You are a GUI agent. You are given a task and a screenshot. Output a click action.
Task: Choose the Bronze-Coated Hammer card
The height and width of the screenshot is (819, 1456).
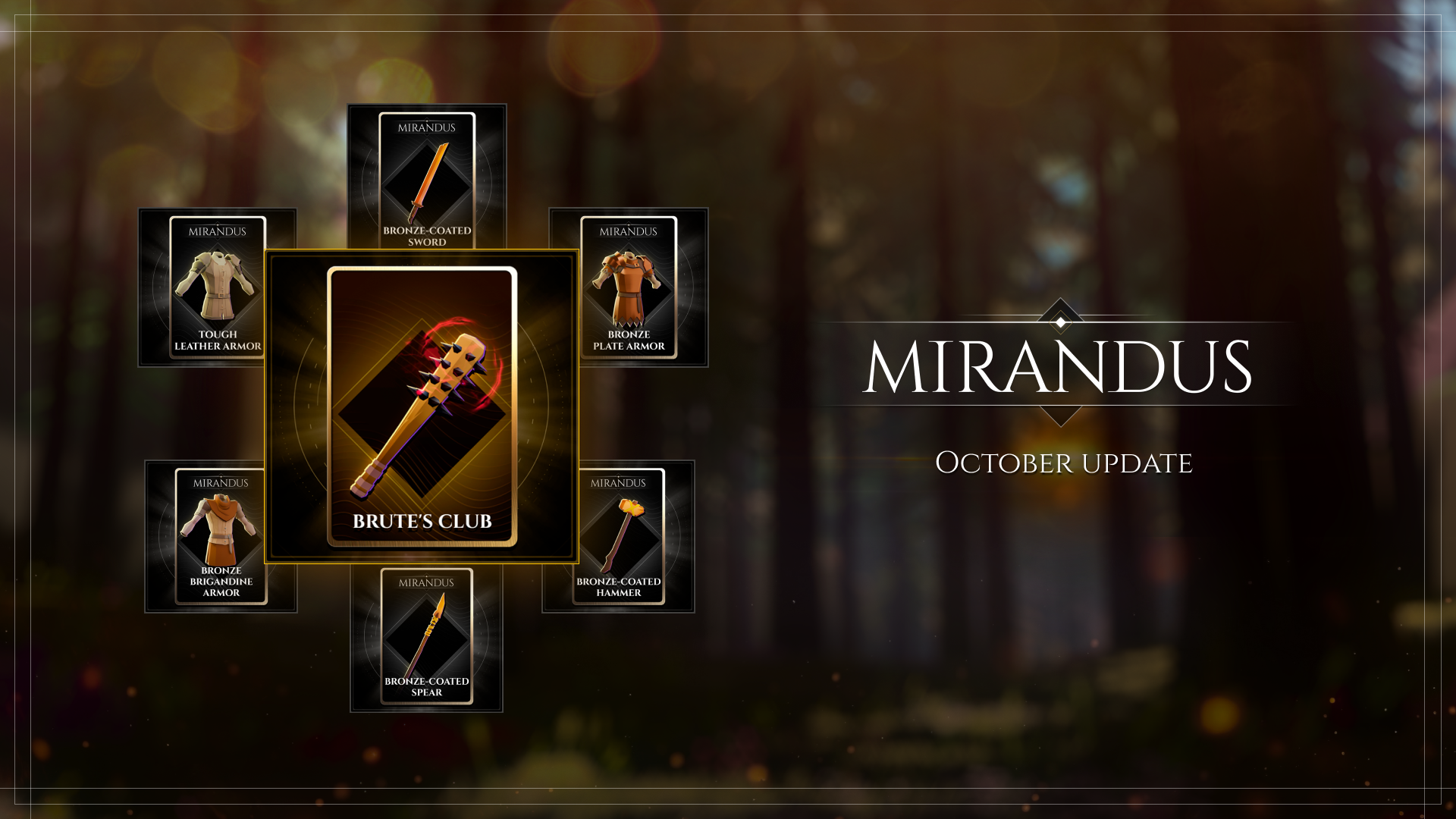click(x=619, y=536)
